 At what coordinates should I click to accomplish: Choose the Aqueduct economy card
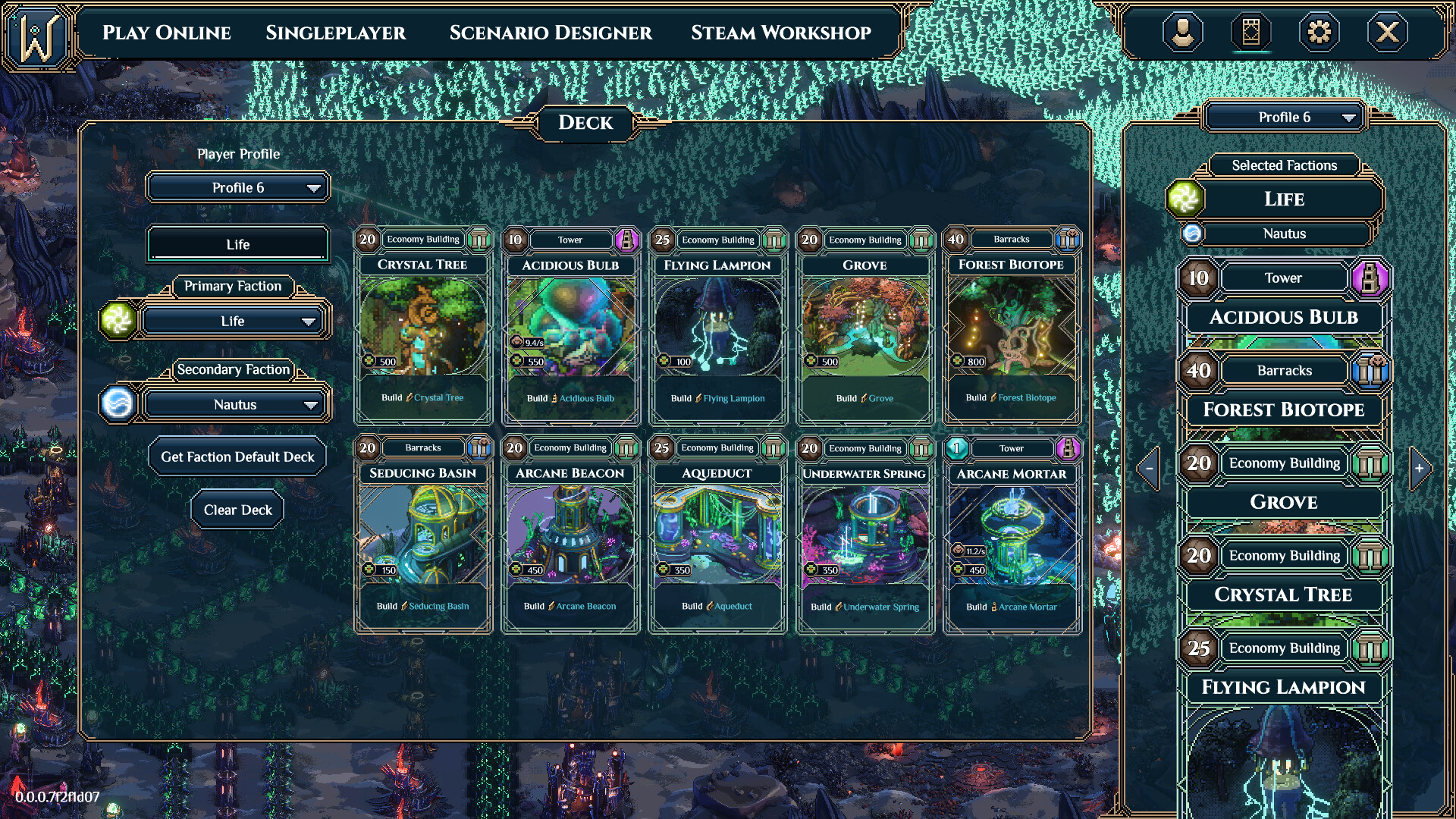[717, 535]
